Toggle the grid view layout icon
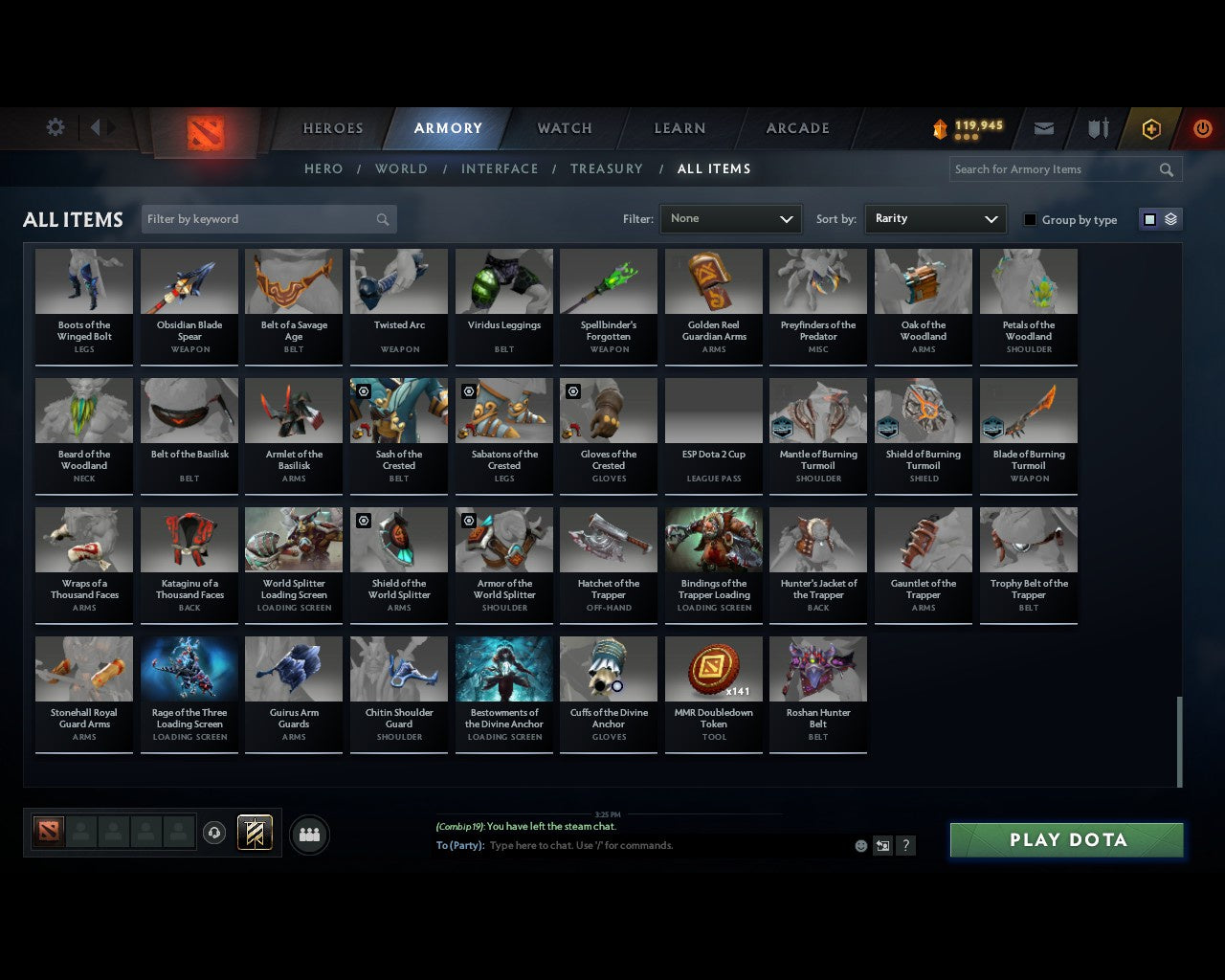 click(1148, 219)
